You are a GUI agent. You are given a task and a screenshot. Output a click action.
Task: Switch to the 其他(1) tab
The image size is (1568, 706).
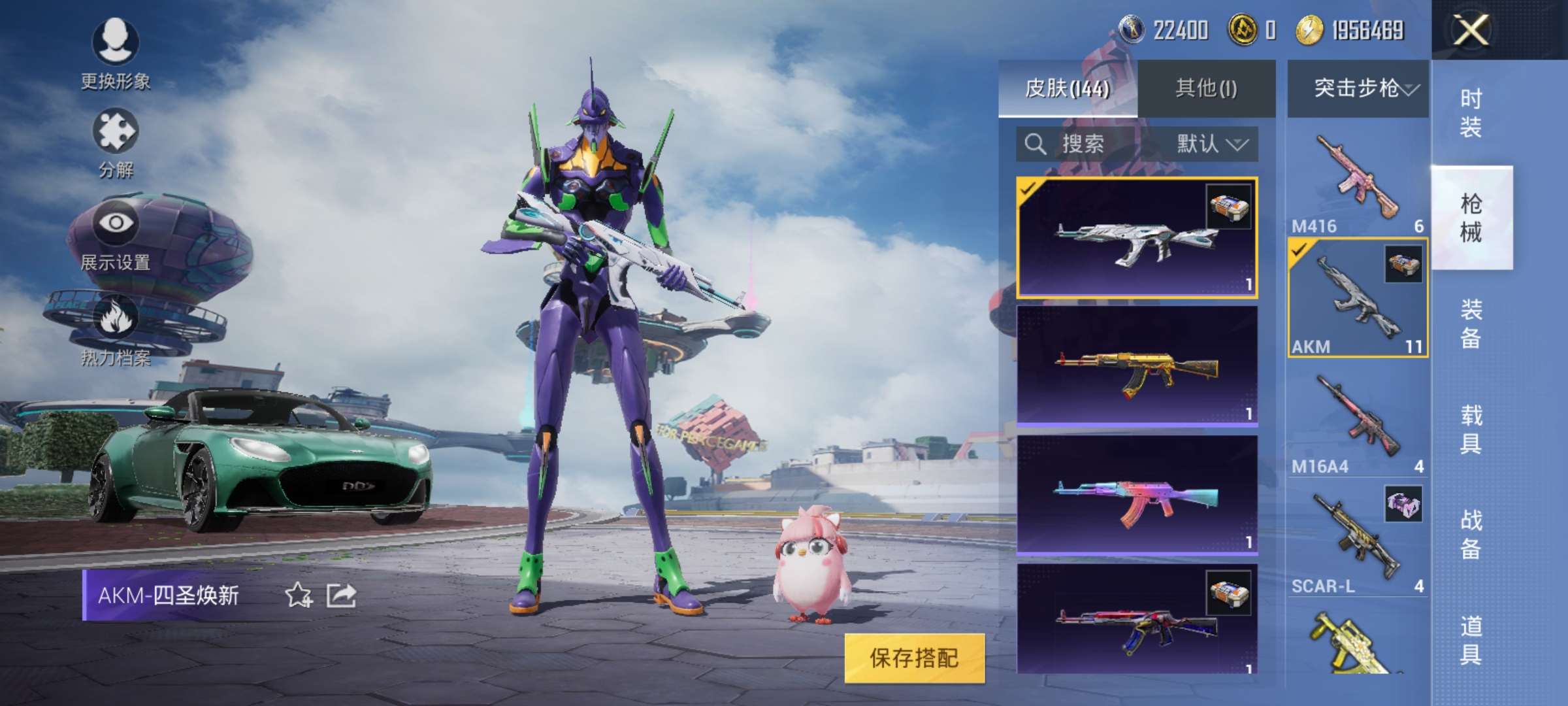(x=1206, y=88)
